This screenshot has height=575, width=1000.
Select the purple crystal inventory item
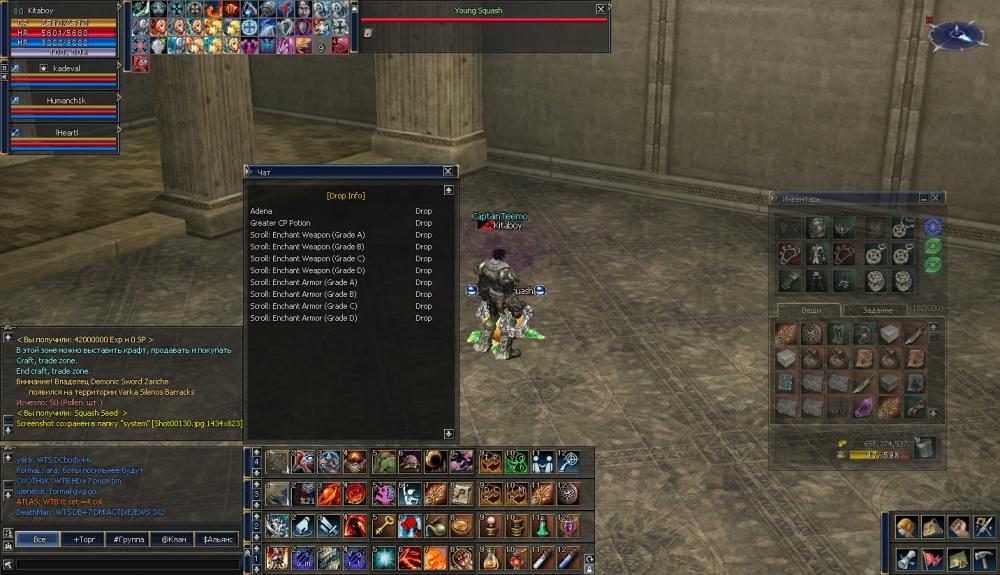[862, 407]
